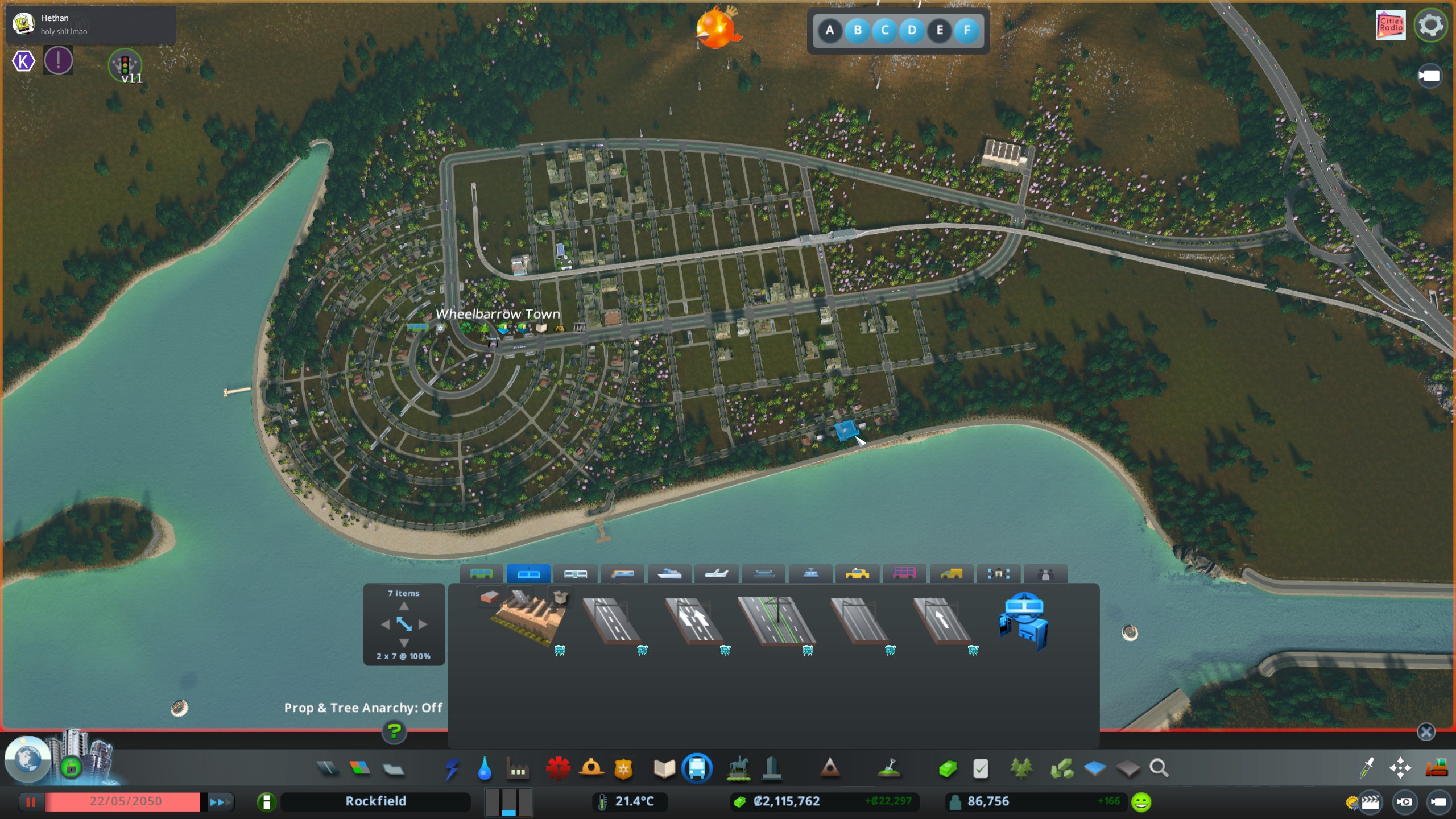Switch to the airplane transport tab
This screenshot has width=1456, height=819.
pyautogui.click(x=717, y=574)
